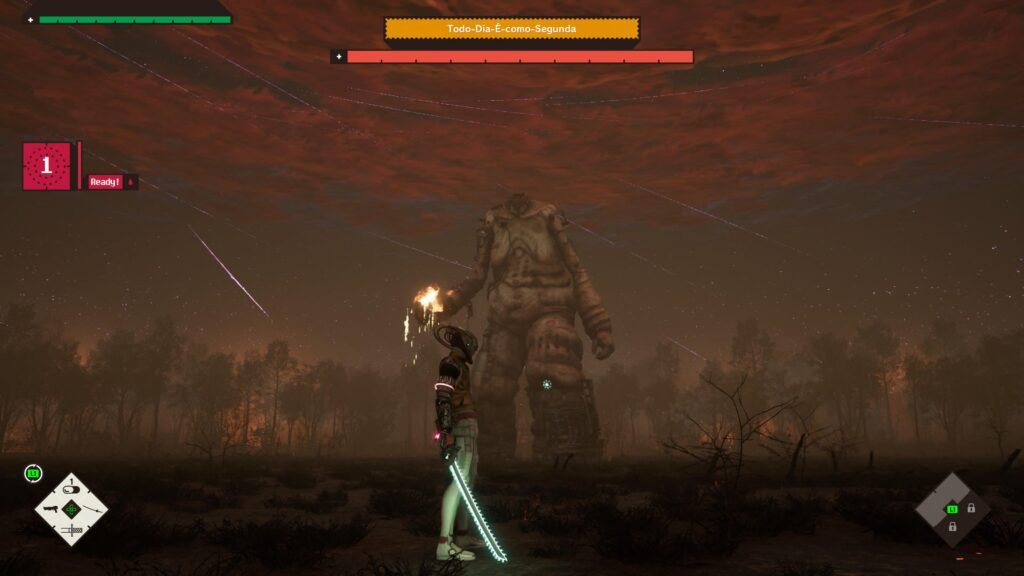Activate the red Ready! indicator
Viewport: 1024px width, 576px height.
point(105,182)
